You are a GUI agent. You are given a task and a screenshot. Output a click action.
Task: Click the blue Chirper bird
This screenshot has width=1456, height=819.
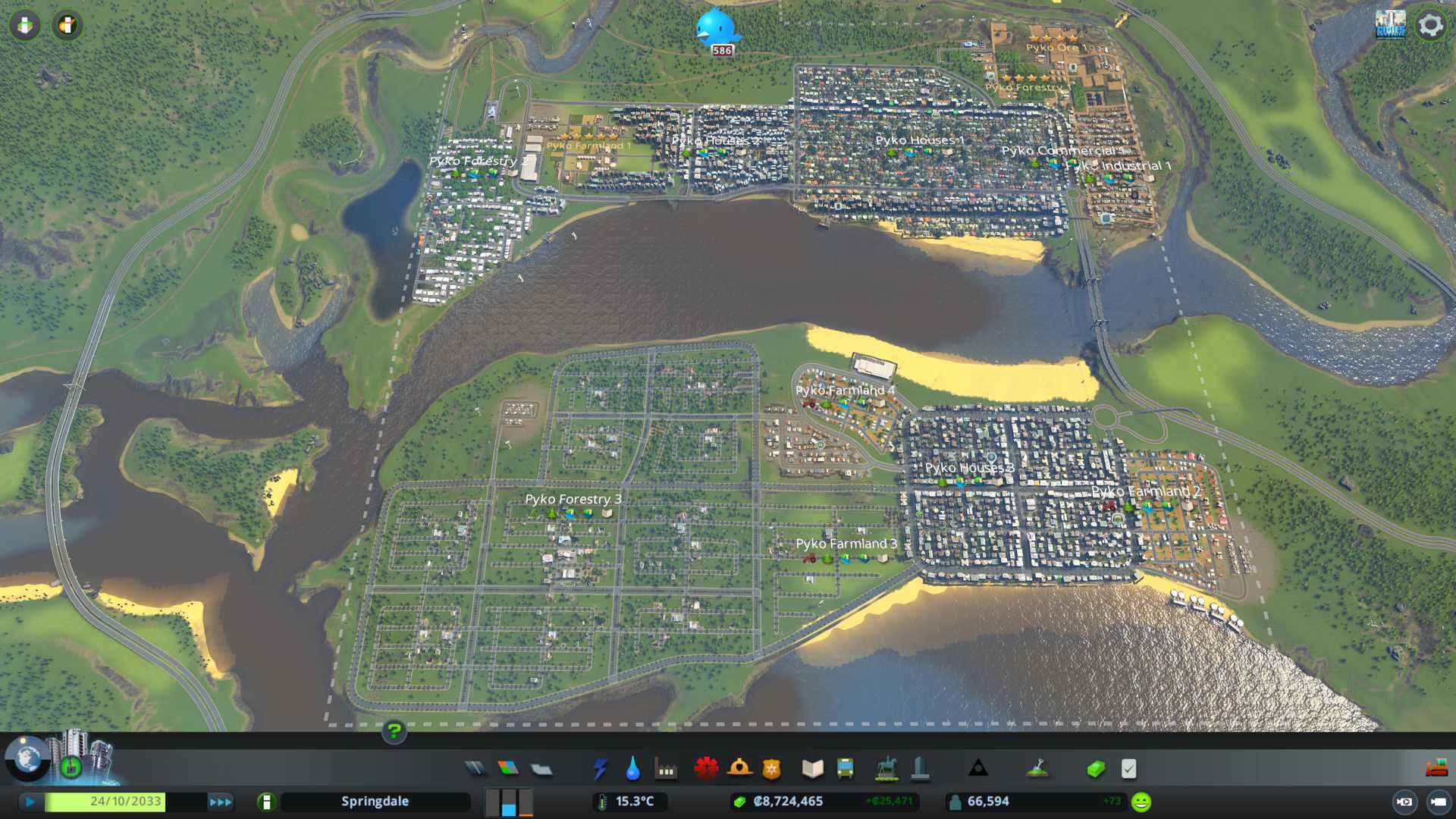[x=716, y=29]
